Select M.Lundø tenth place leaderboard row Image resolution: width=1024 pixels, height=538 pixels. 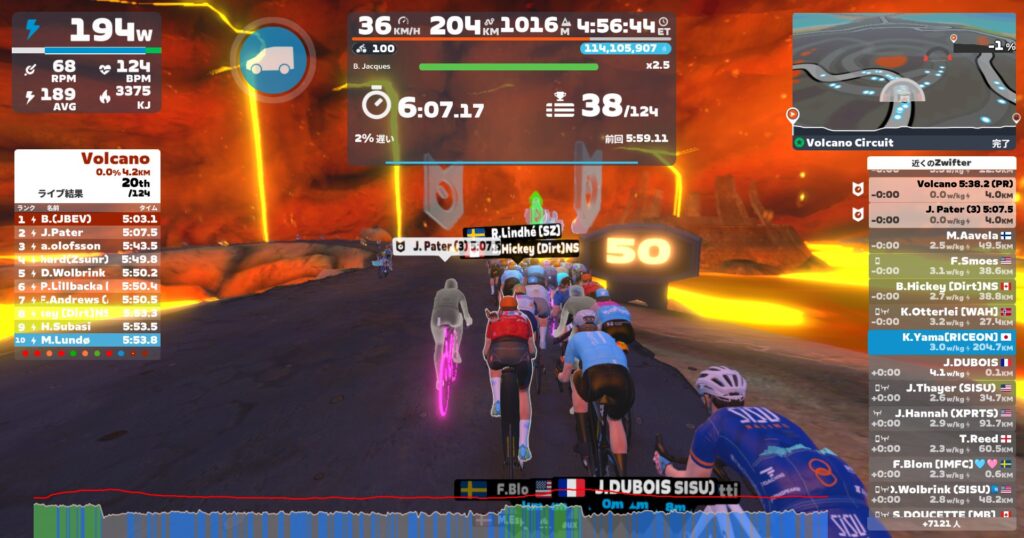coord(87,340)
